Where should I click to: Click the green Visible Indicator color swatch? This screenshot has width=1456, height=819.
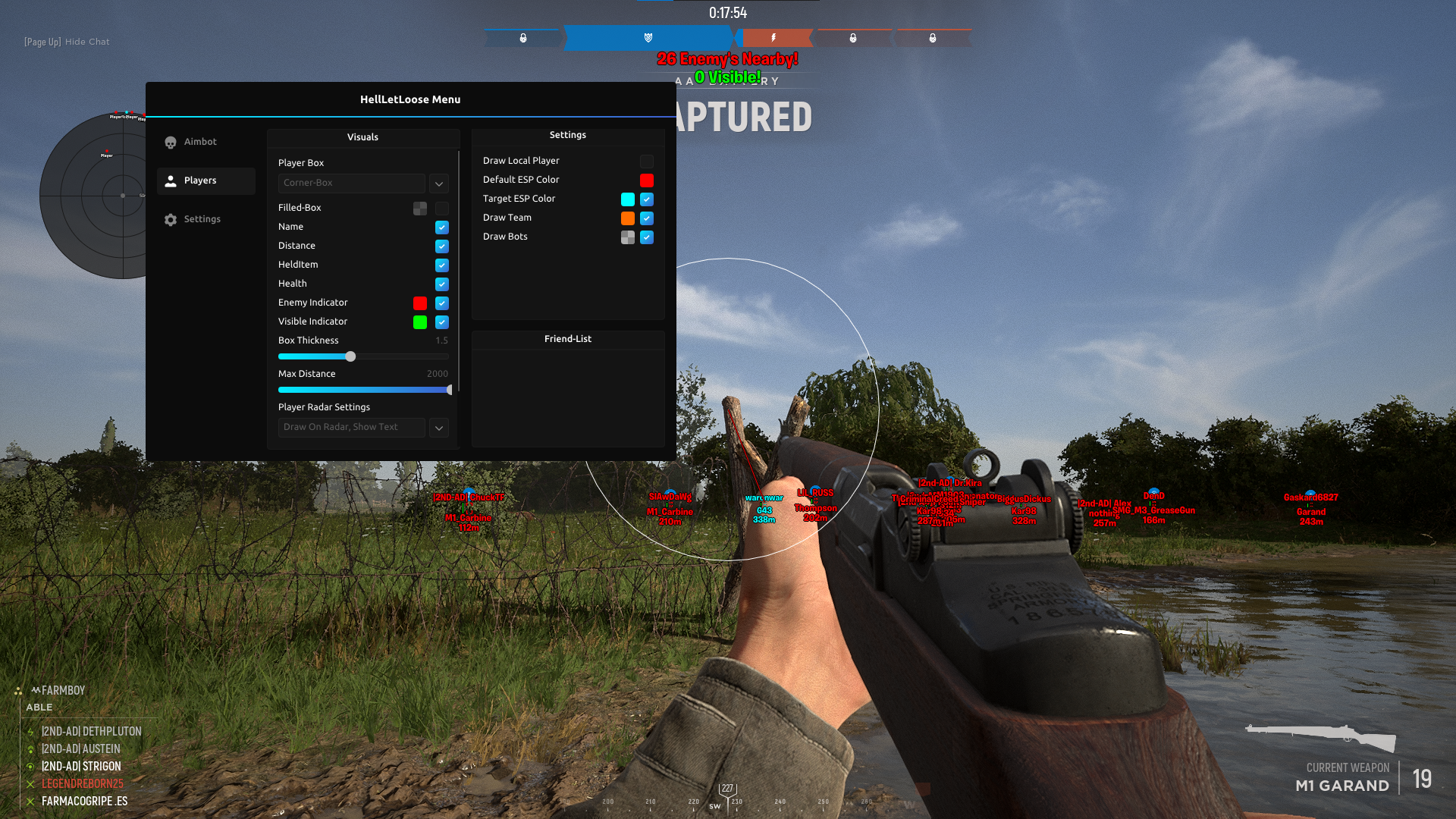pos(420,322)
